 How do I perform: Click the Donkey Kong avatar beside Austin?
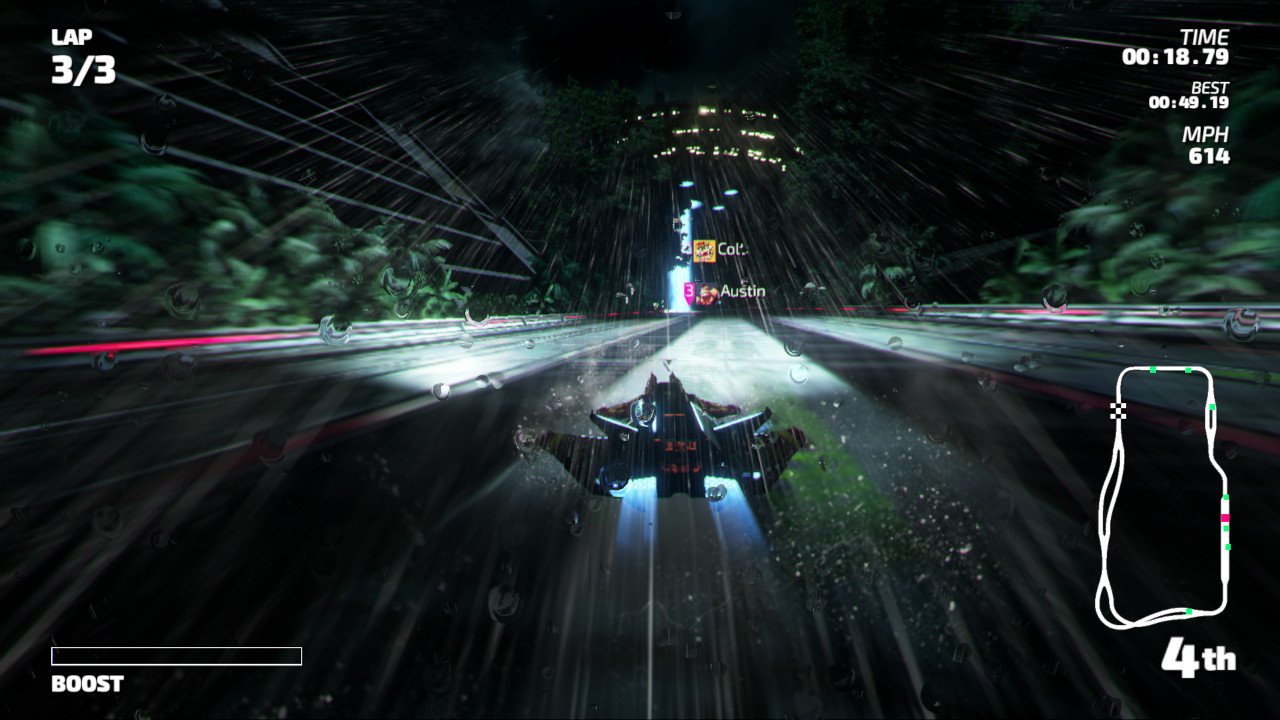coord(706,292)
